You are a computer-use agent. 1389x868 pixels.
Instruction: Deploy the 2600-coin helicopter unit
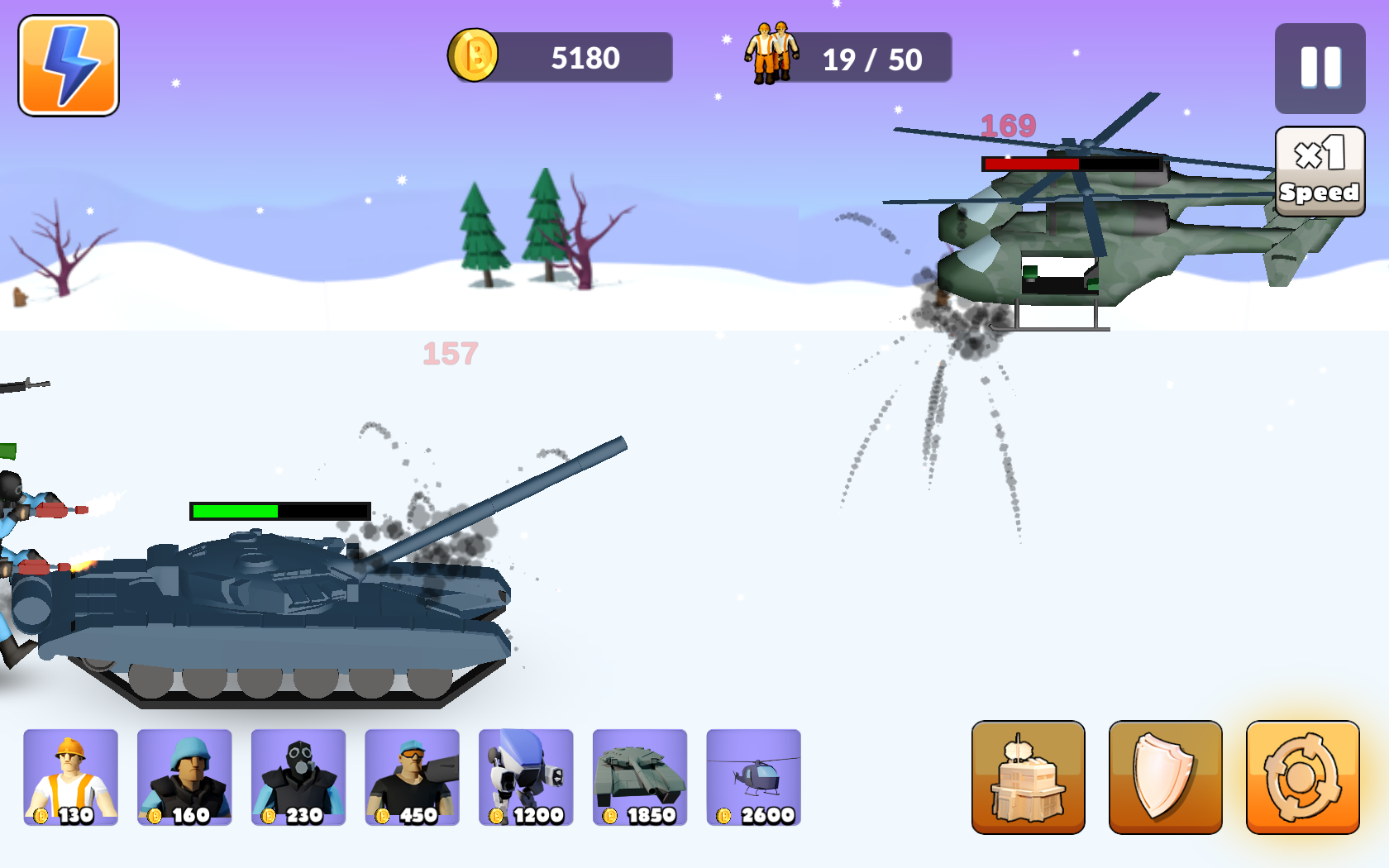pyautogui.click(x=753, y=777)
